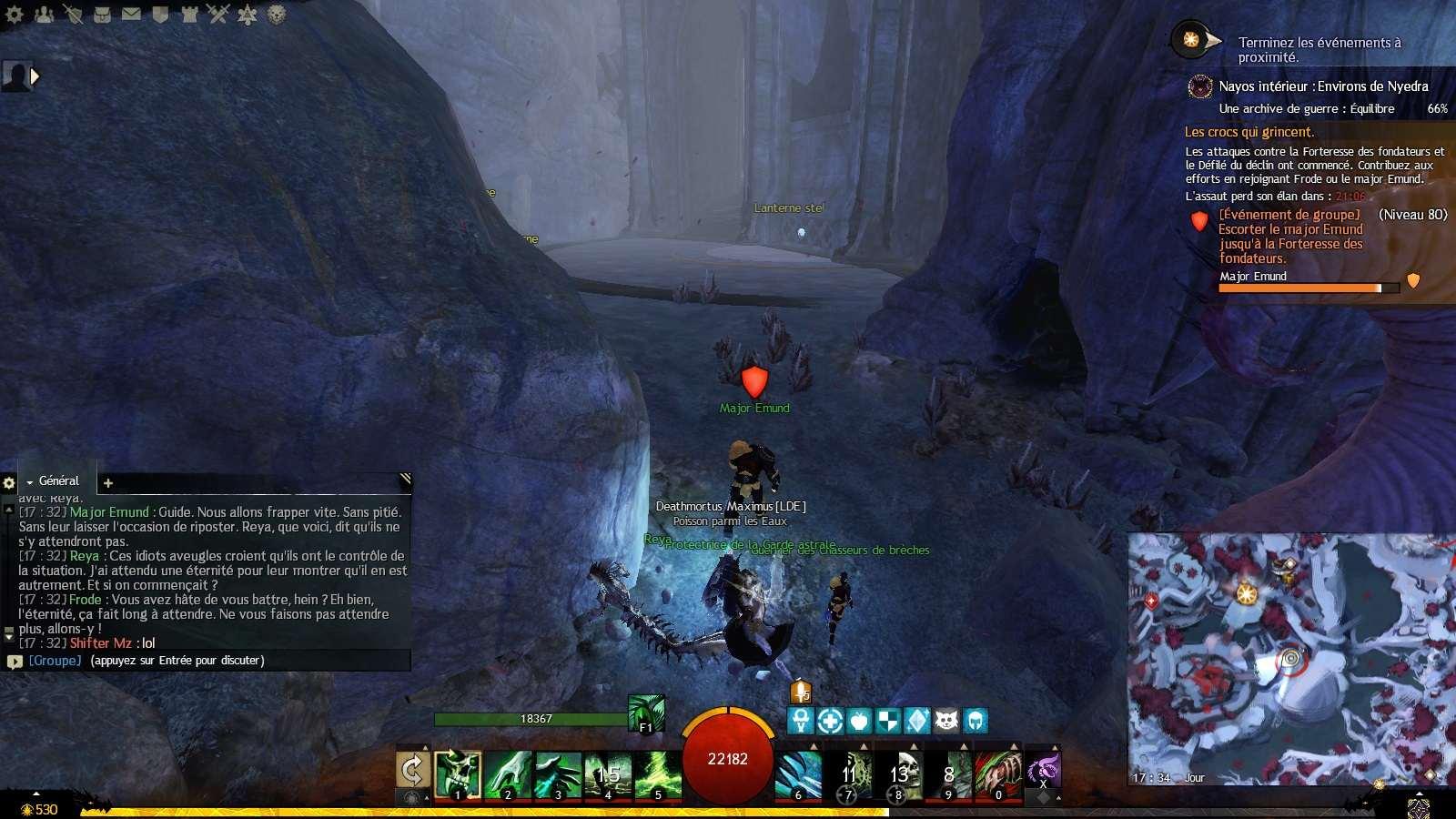
Task: Add a new chat tab
Action: point(108,483)
